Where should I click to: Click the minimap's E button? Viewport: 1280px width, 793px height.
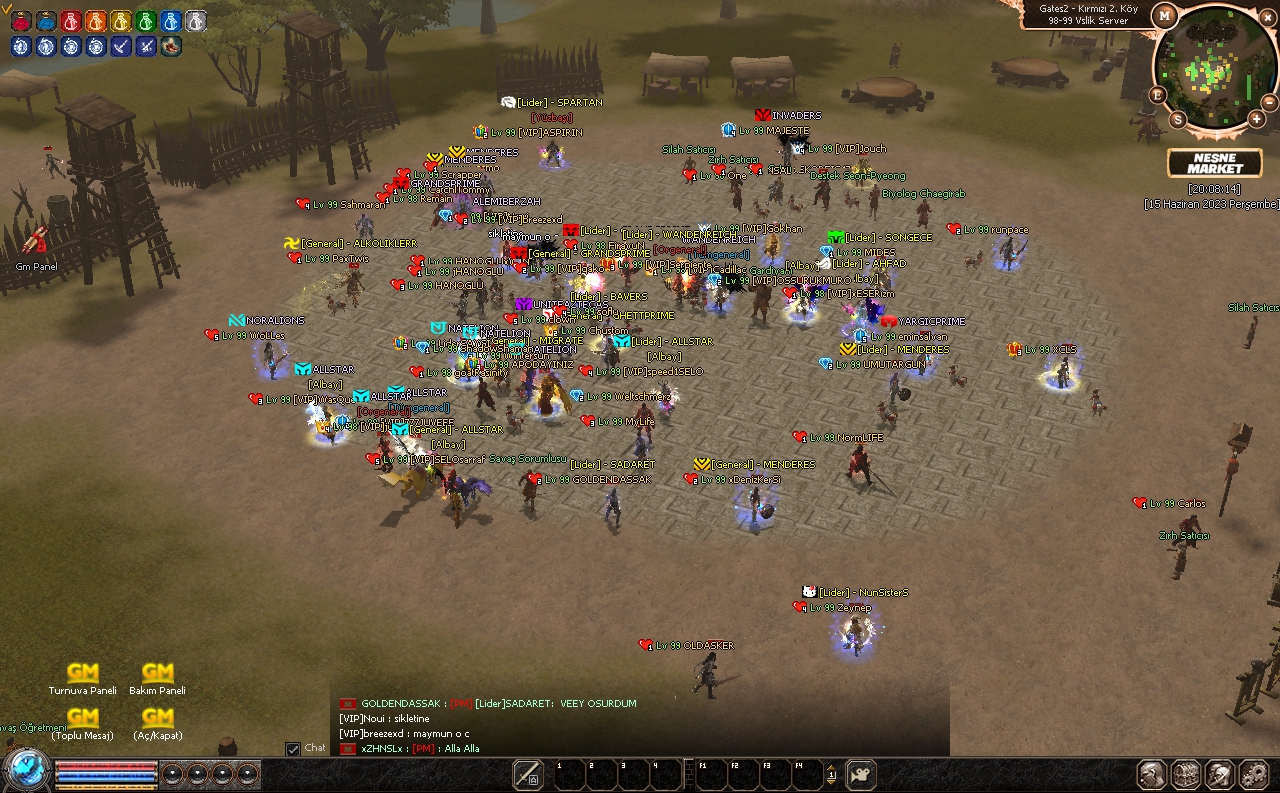(1157, 95)
